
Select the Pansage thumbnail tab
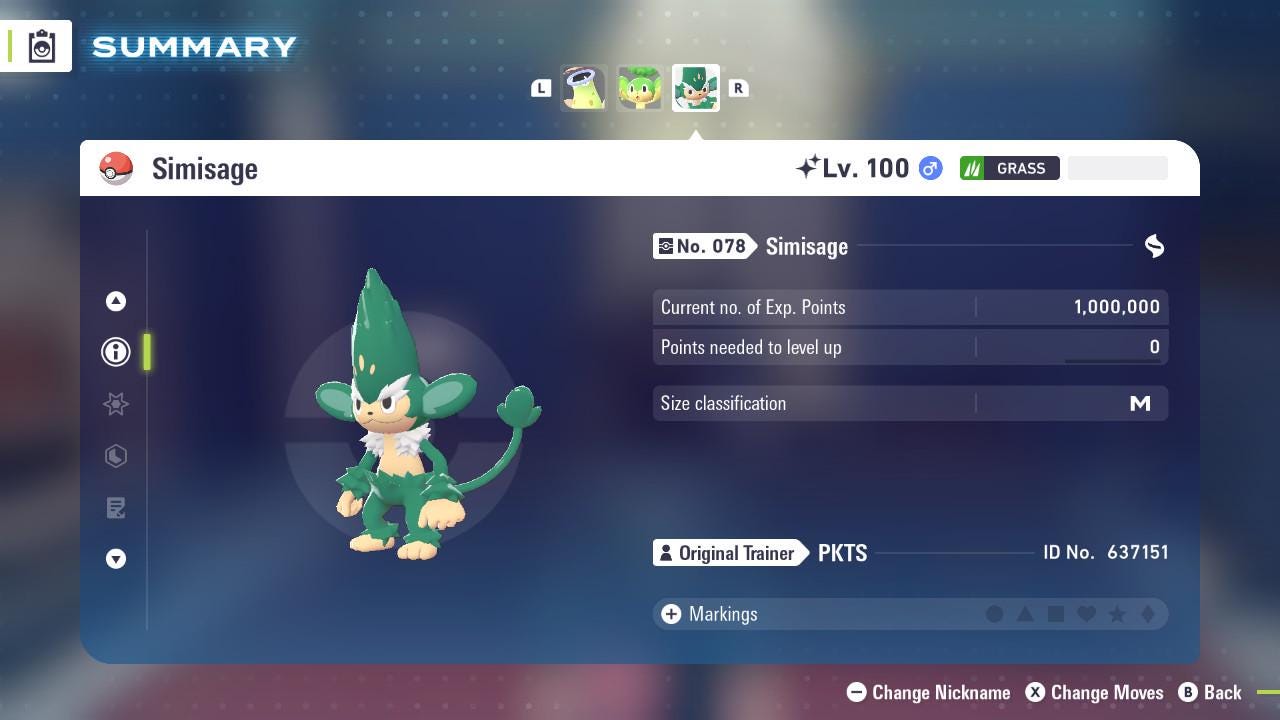click(x=639, y=88)
